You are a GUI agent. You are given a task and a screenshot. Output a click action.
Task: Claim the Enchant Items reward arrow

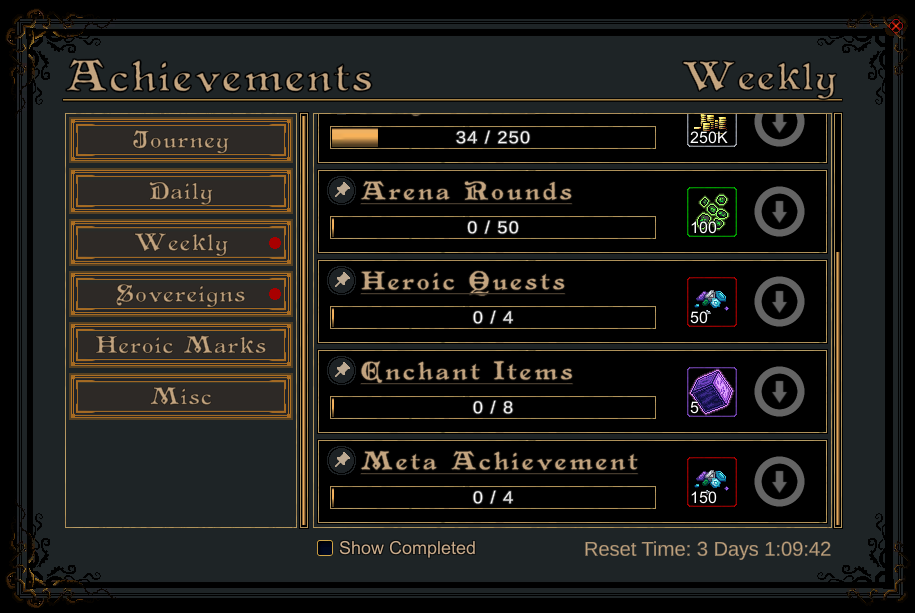pyautogui.click(x=779, y=392)
